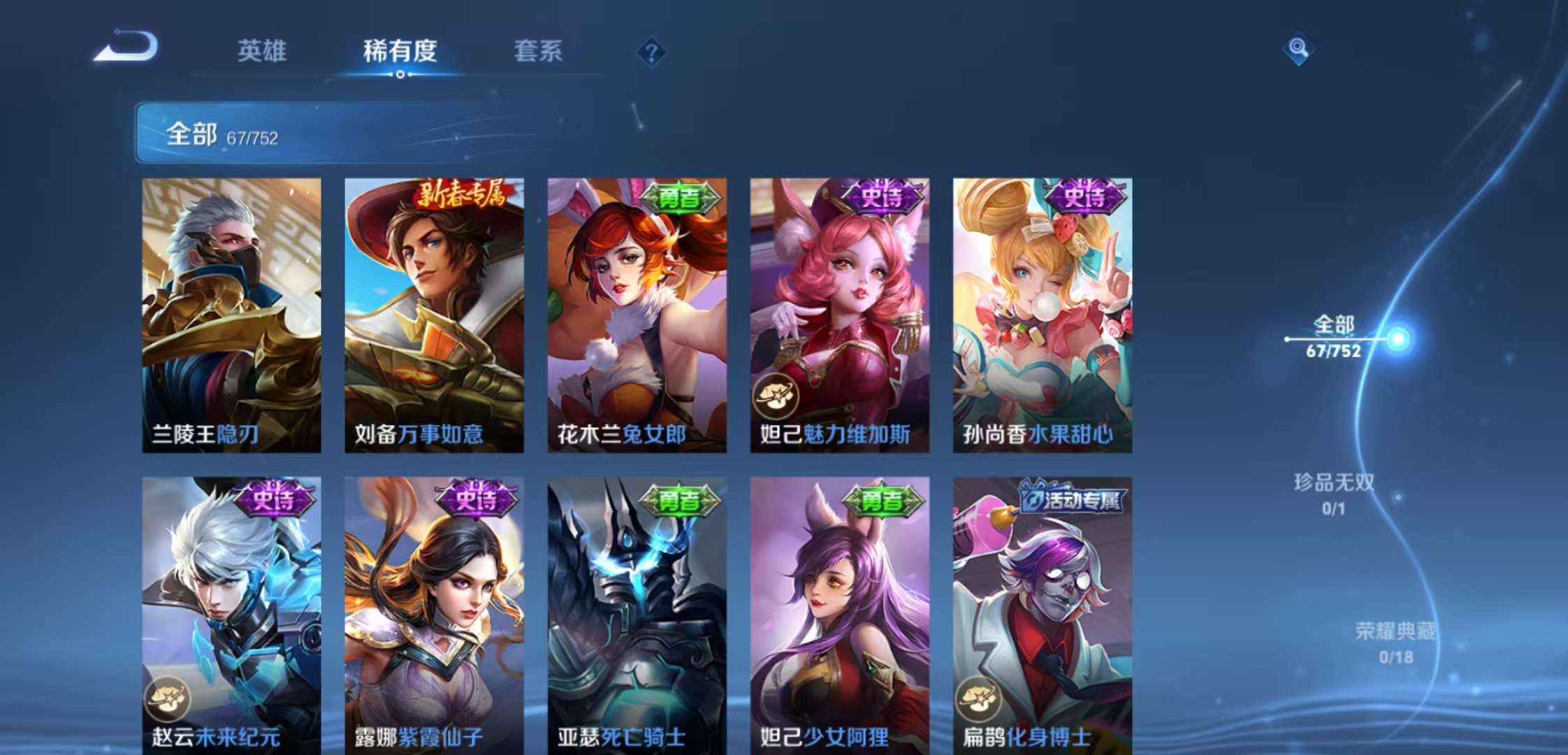
Task: Switch to the 英雄 tab
Action: (263, 52)
